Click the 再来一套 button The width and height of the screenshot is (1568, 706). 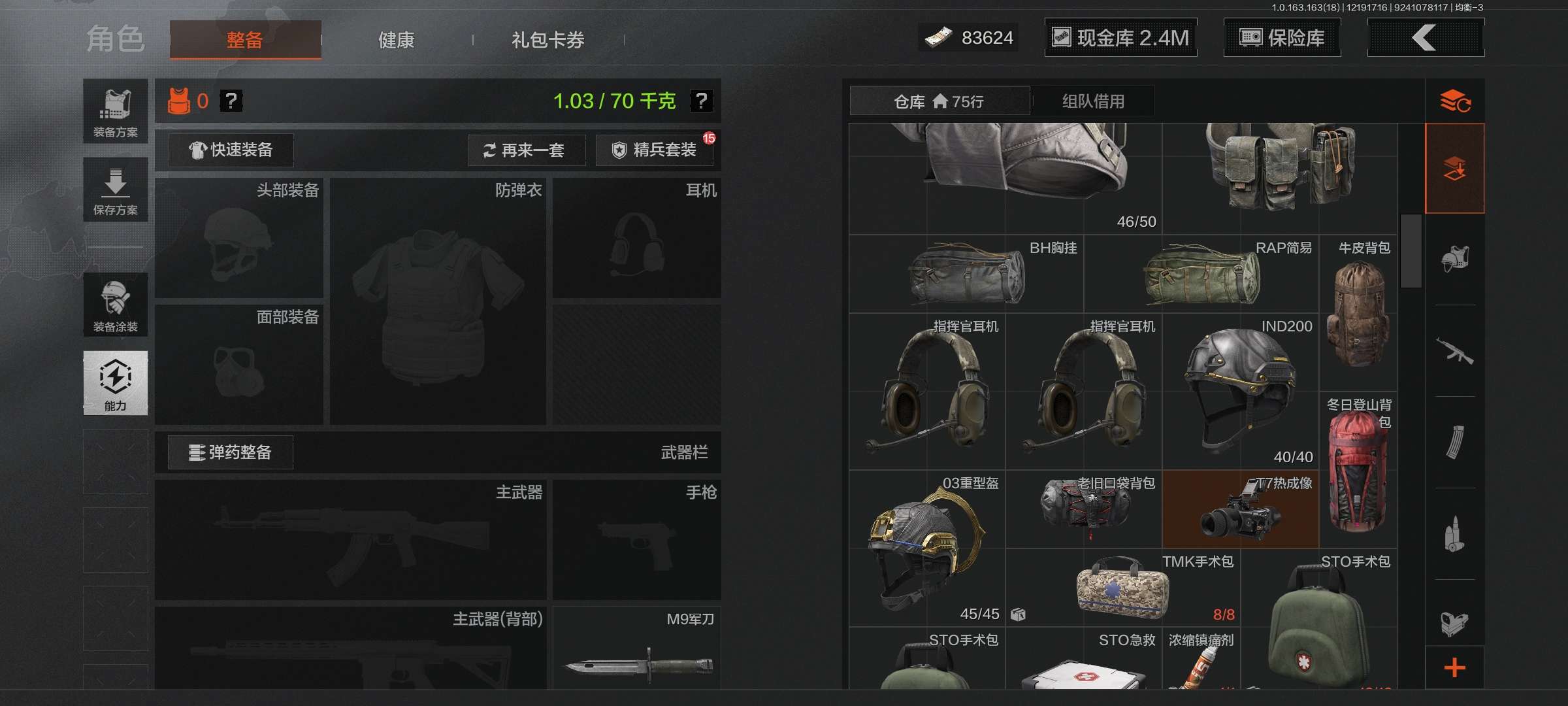[527, 150]
